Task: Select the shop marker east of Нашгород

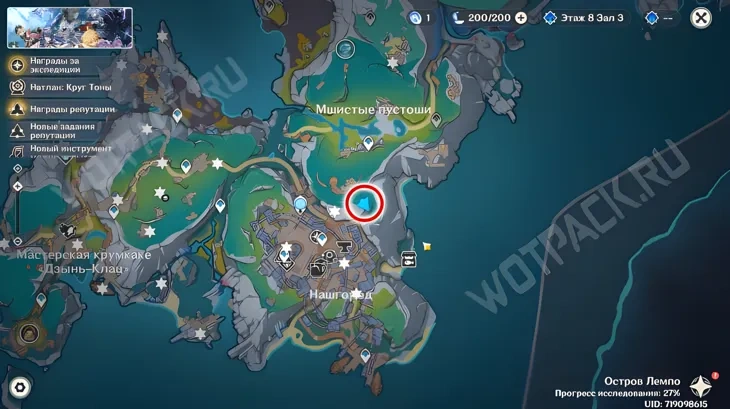Action: pyautogui.click(x=408, y=259)
